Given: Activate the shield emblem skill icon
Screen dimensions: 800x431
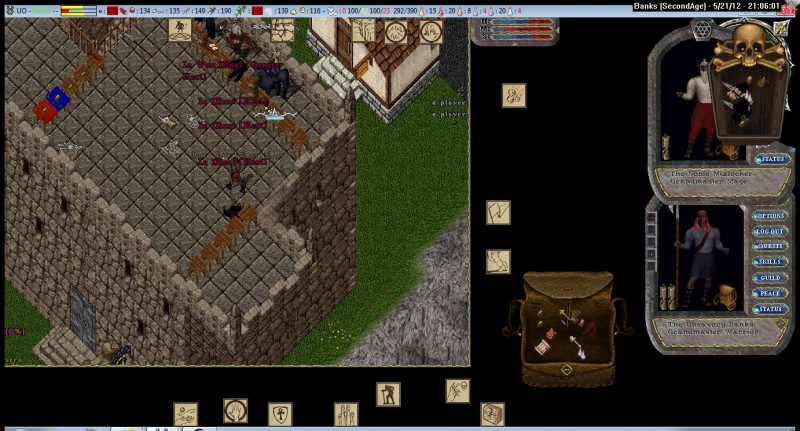Looking at the screenshot, I should [280, 414].
